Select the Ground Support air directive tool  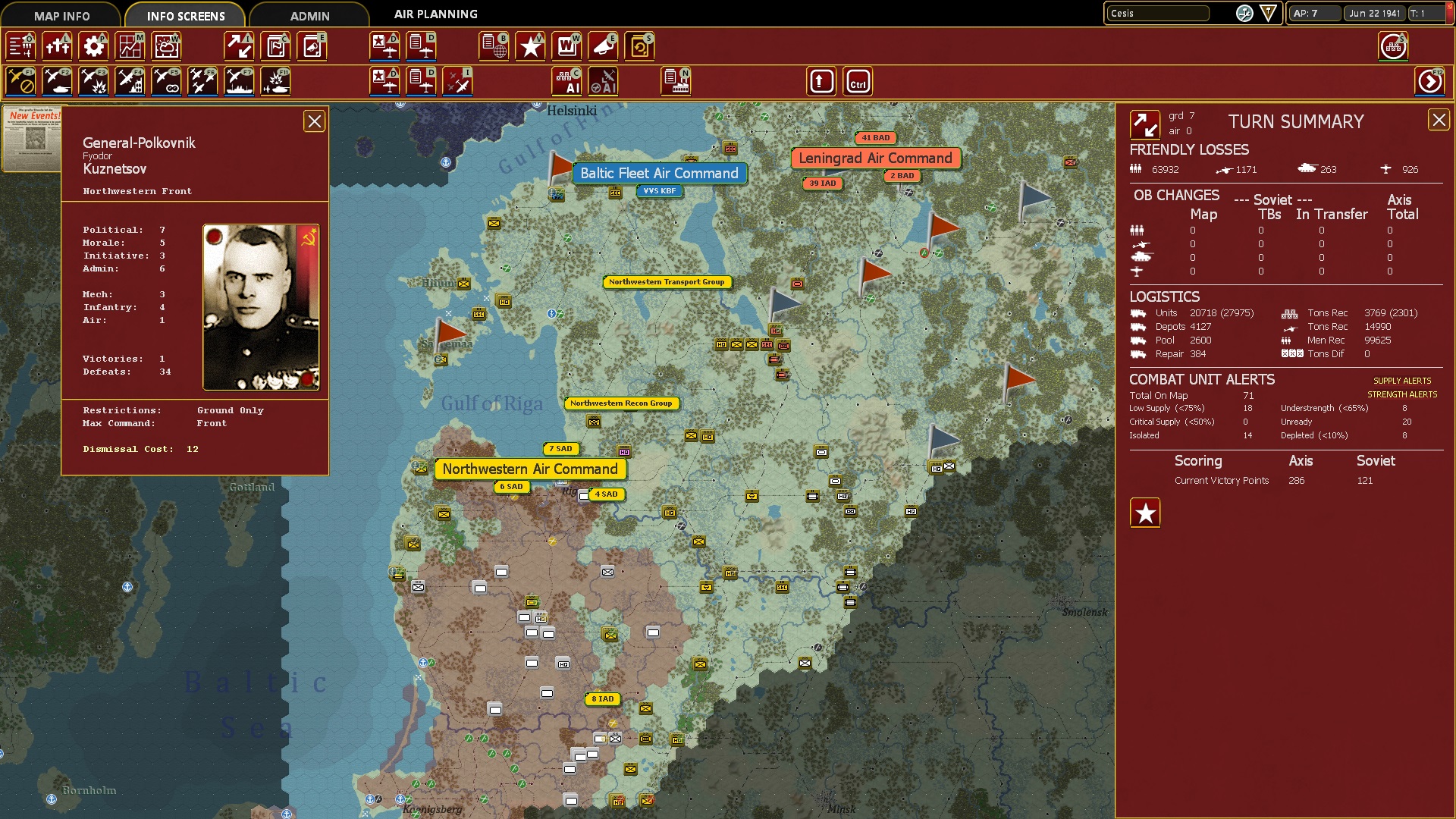(x=56, y=81)
